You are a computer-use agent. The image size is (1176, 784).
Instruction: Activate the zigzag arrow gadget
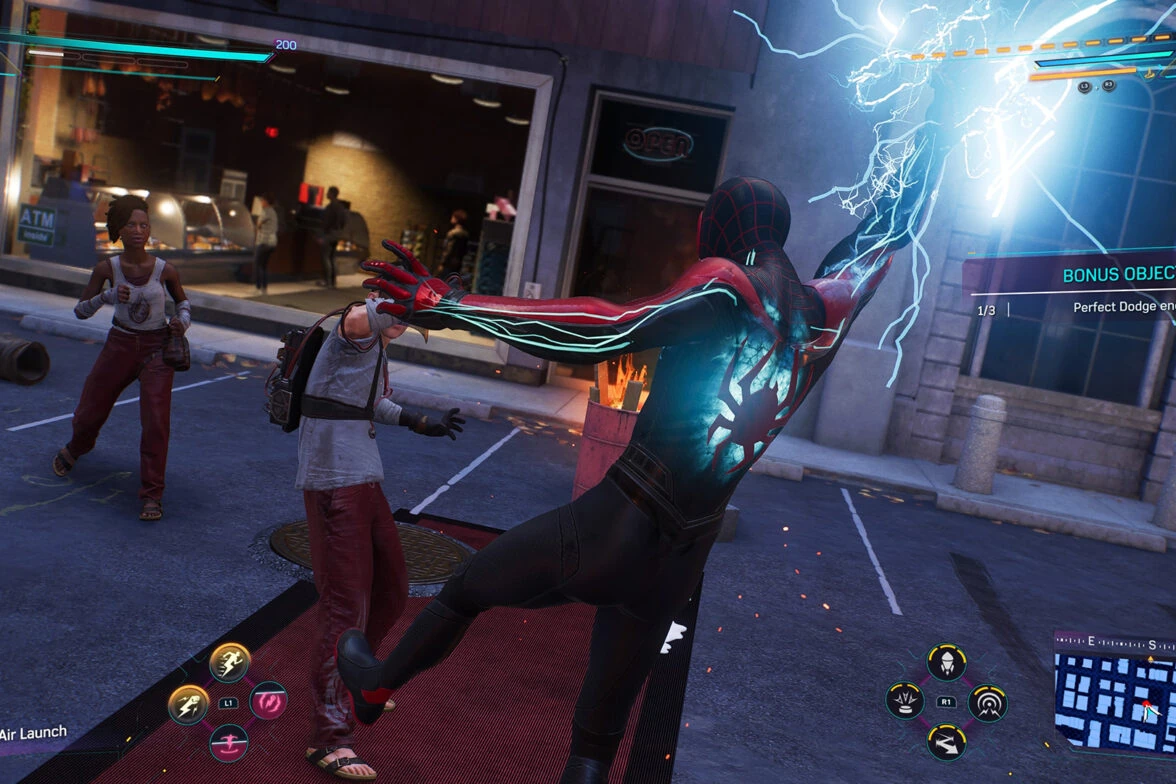click(946, 742)
